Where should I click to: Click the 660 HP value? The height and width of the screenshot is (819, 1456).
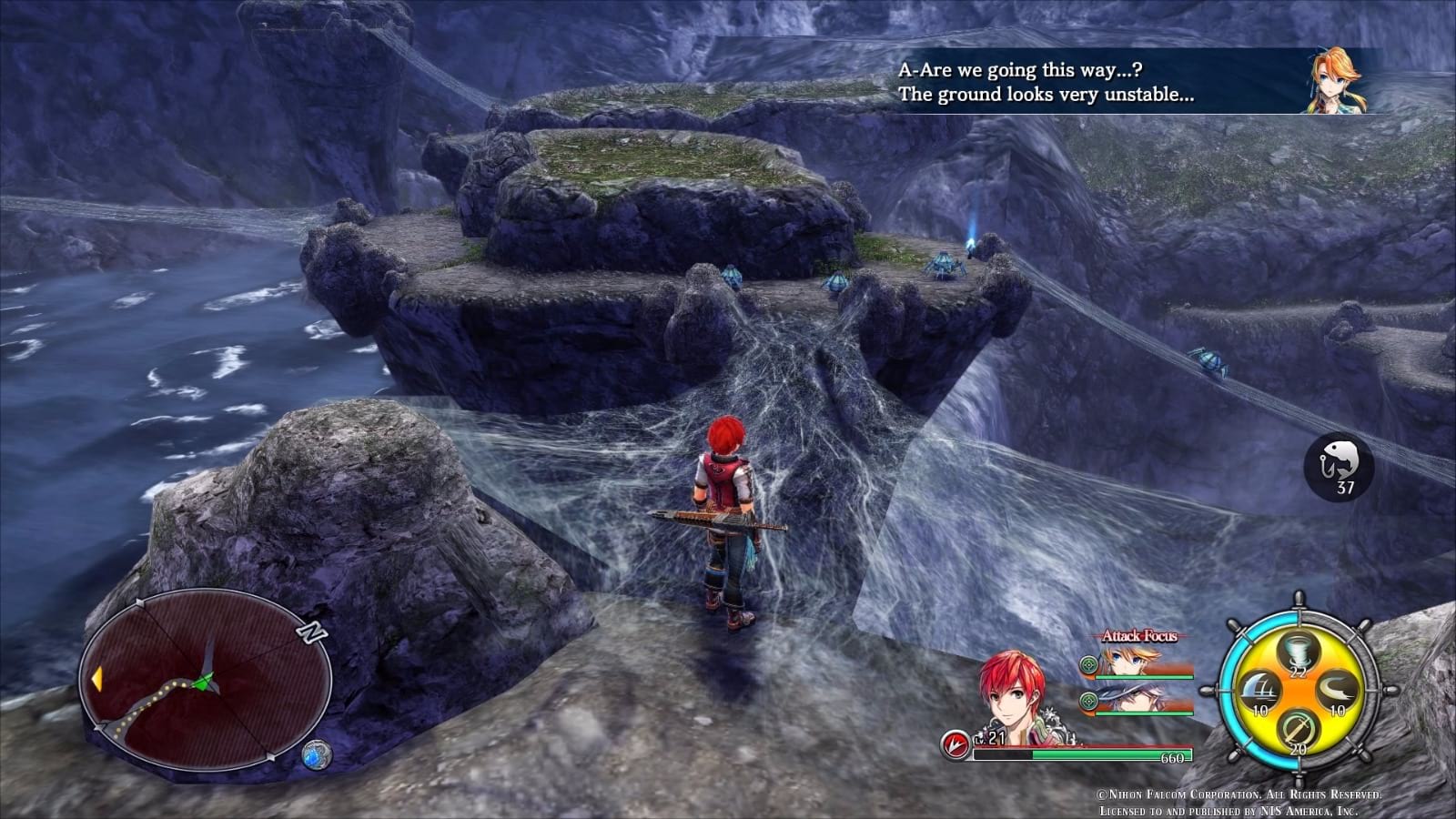tap(1171, 757)
